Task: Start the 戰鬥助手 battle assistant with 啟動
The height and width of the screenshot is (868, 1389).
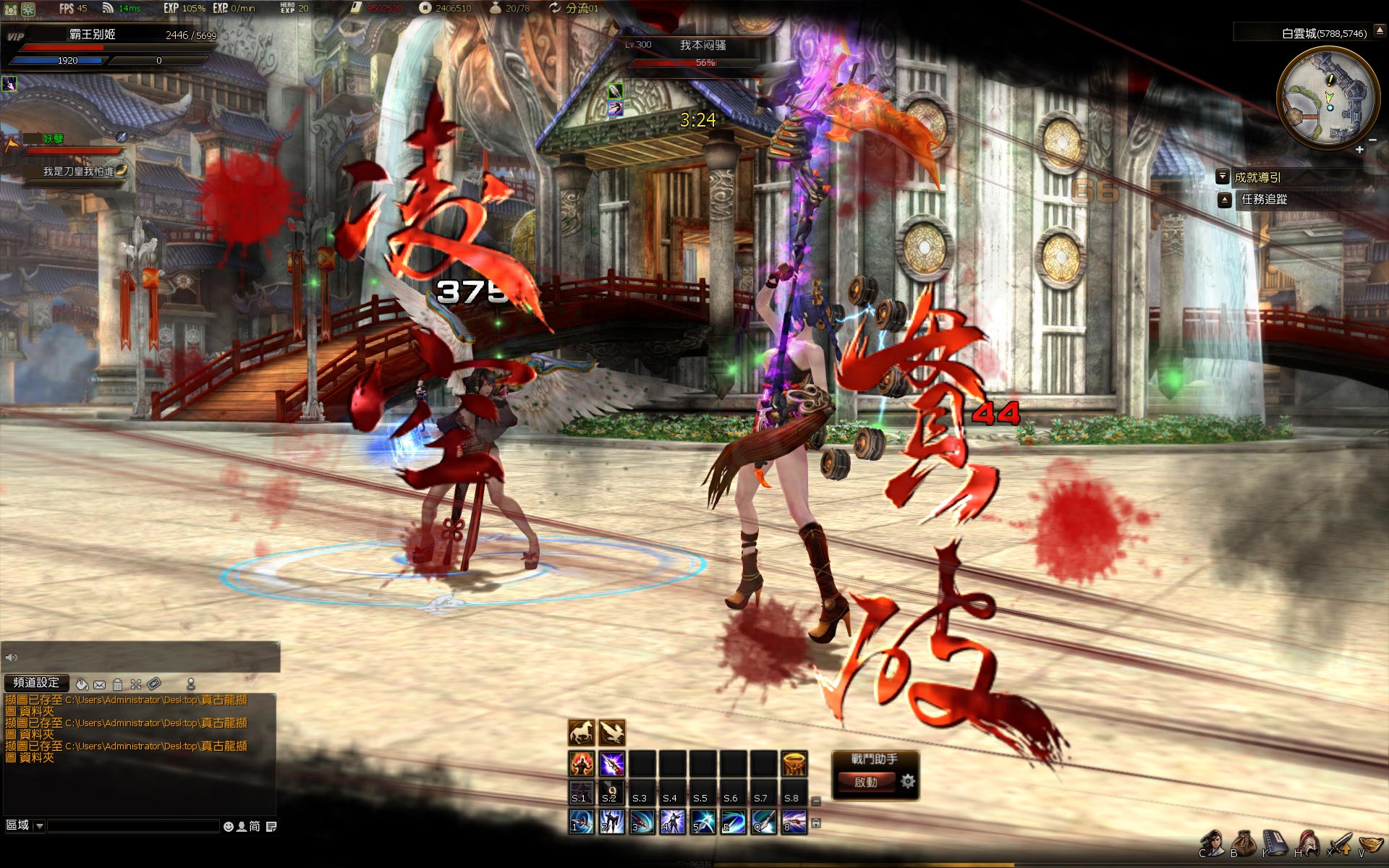Action: point(866,782)
